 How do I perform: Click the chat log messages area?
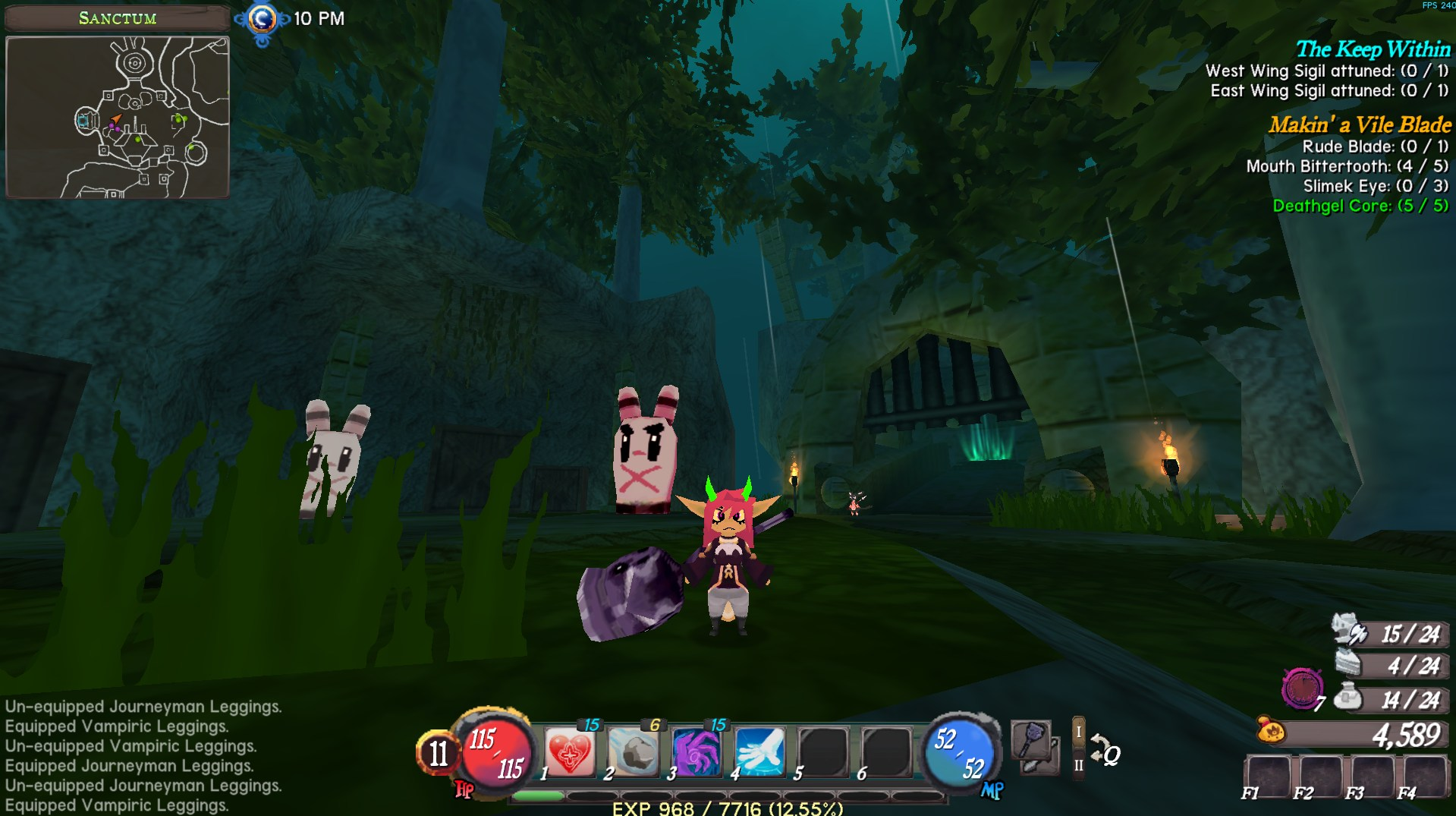(143, 755)
